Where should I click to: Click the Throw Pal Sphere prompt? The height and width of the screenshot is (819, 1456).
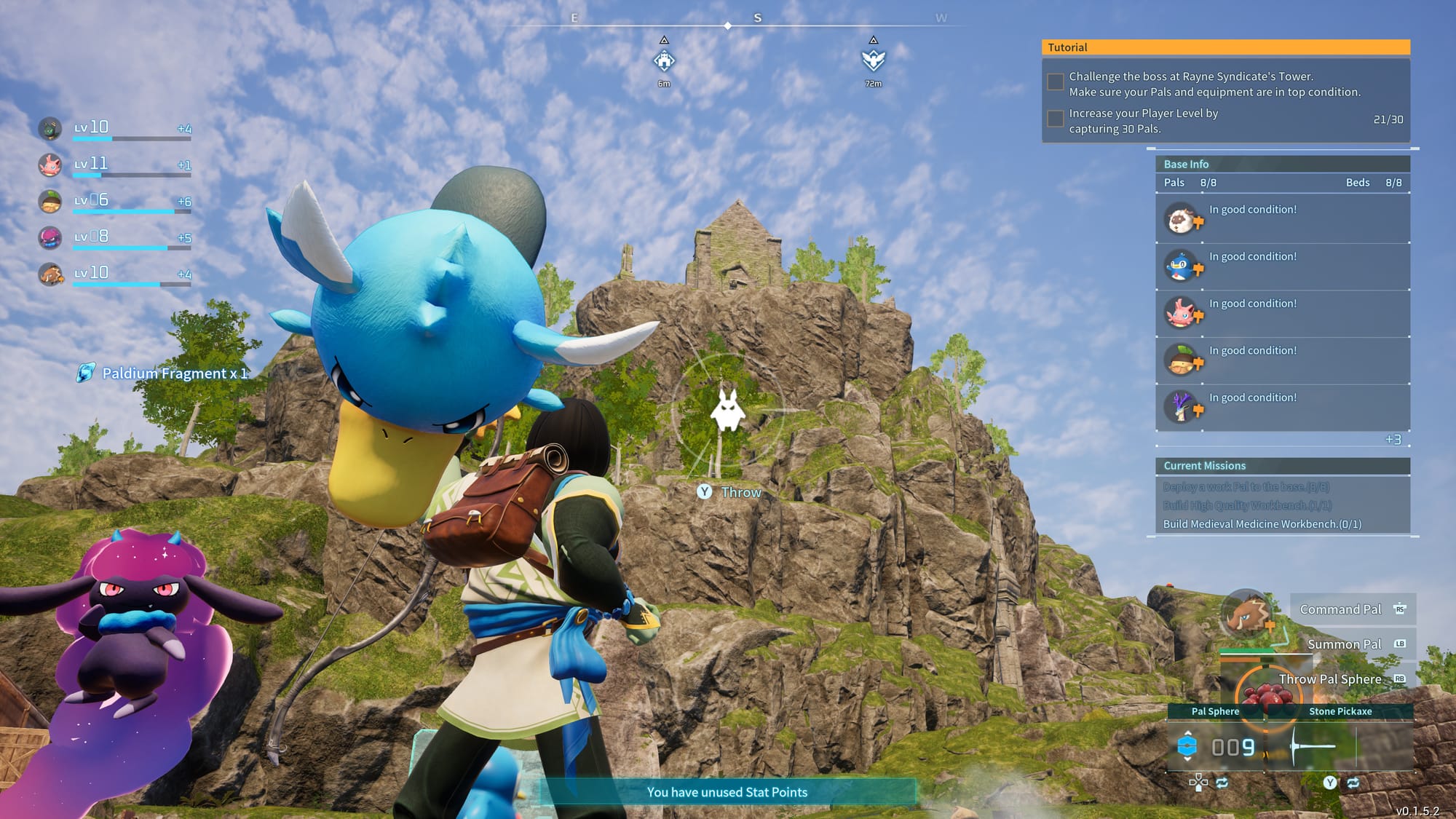tap(1332, 678)
